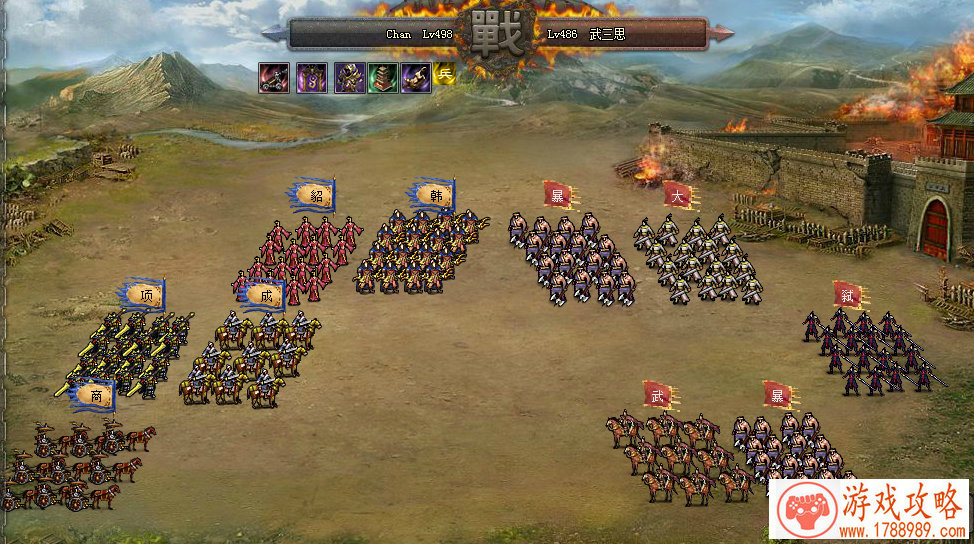Open the 游戏攻略 site logo link
The image size is (974, 544).
tap(868, 510)
